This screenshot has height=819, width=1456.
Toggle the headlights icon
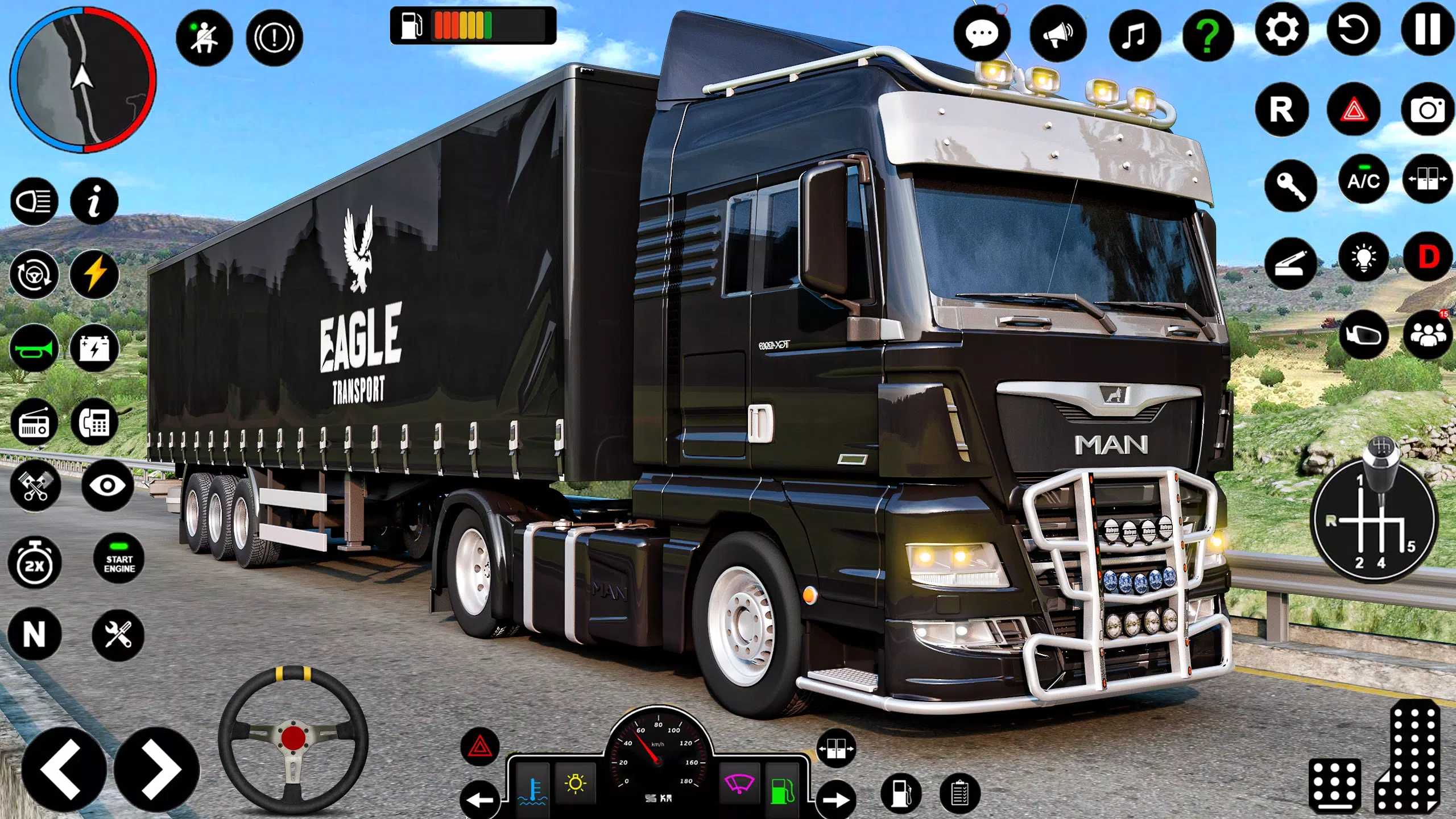34,201
